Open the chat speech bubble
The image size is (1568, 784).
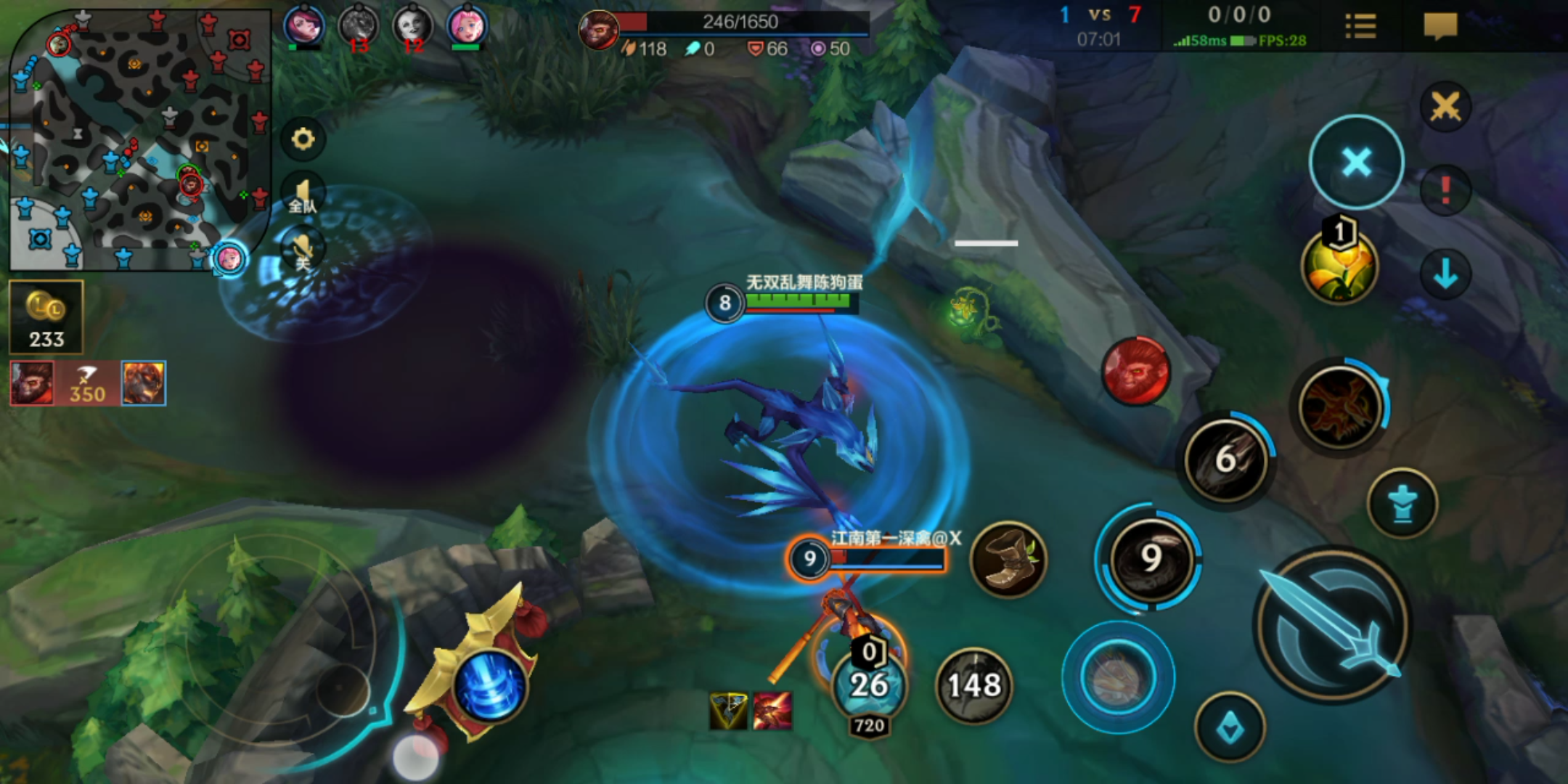[x=1440, y=27]
